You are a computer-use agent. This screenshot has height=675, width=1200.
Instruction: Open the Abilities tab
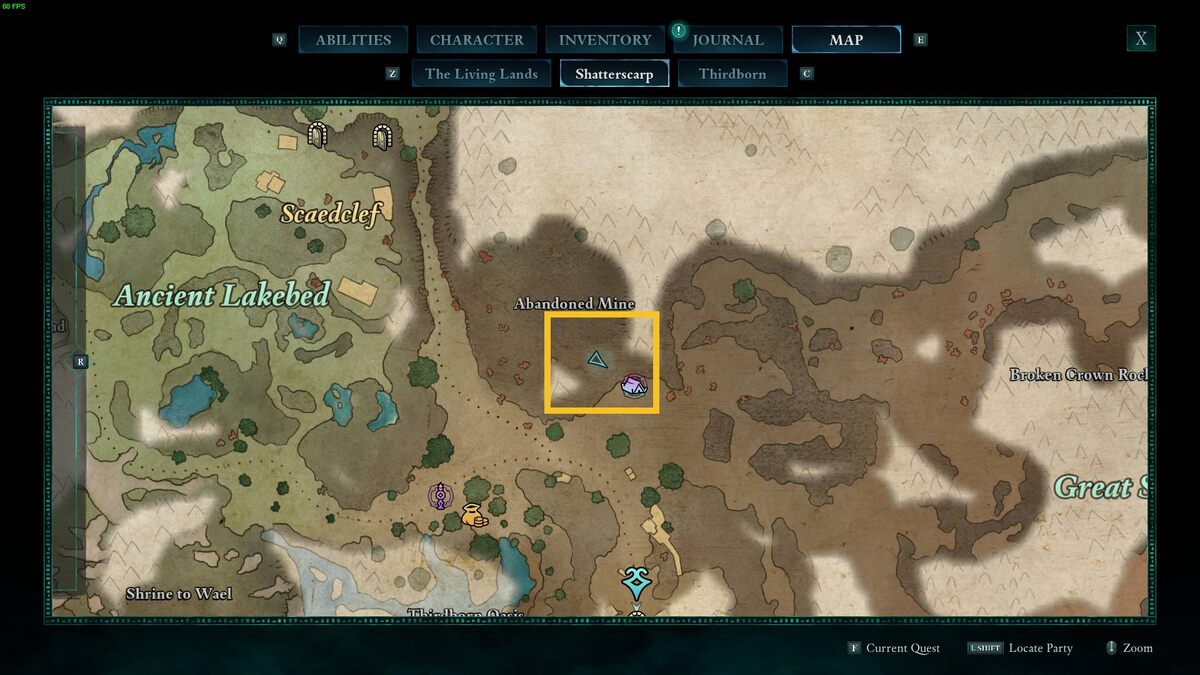[353, 40]
